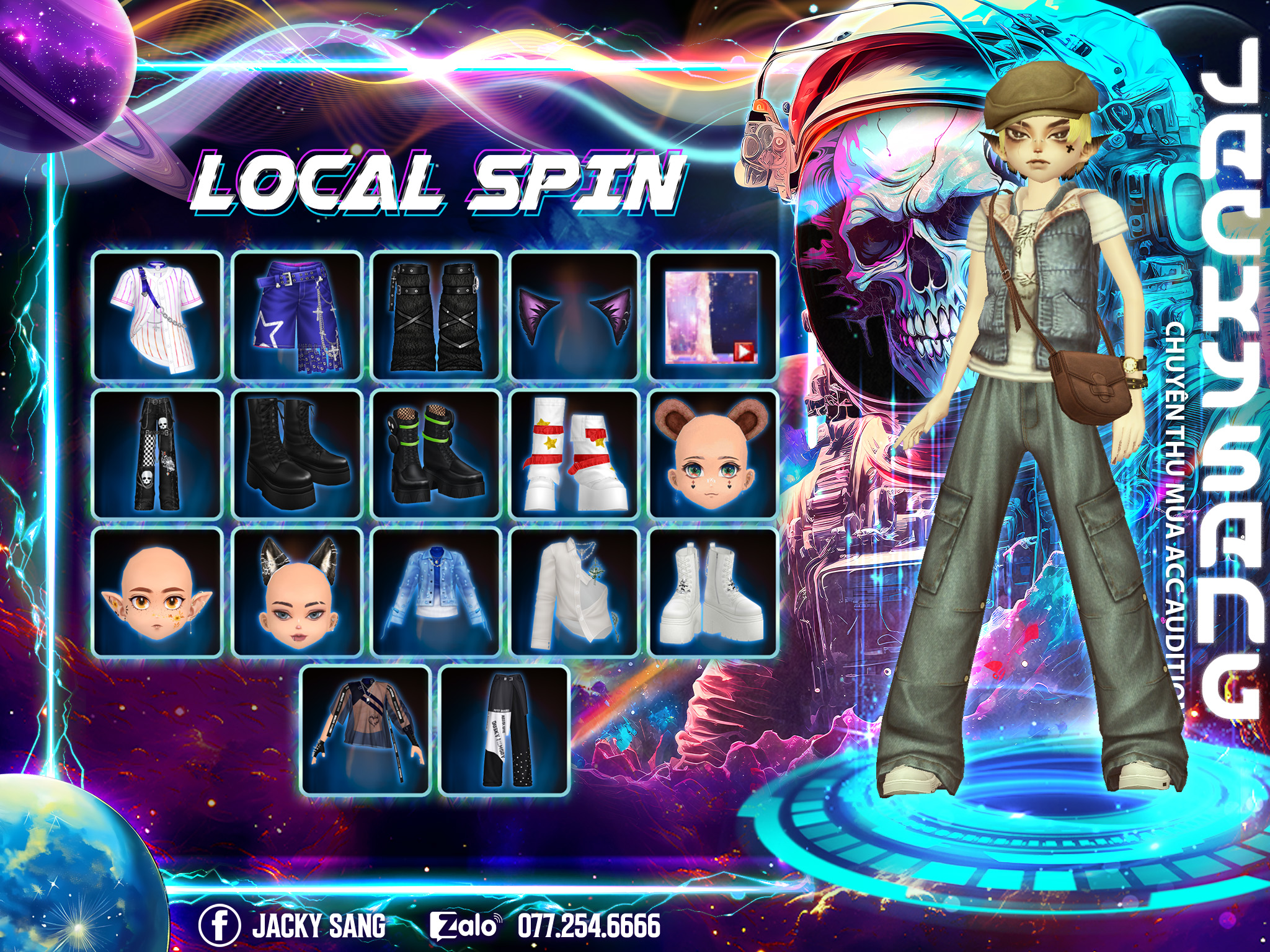Screen dimensions: 1270x952
Task: Select the elf-eared face with amber eyes
Action: [x=158, y=593]
